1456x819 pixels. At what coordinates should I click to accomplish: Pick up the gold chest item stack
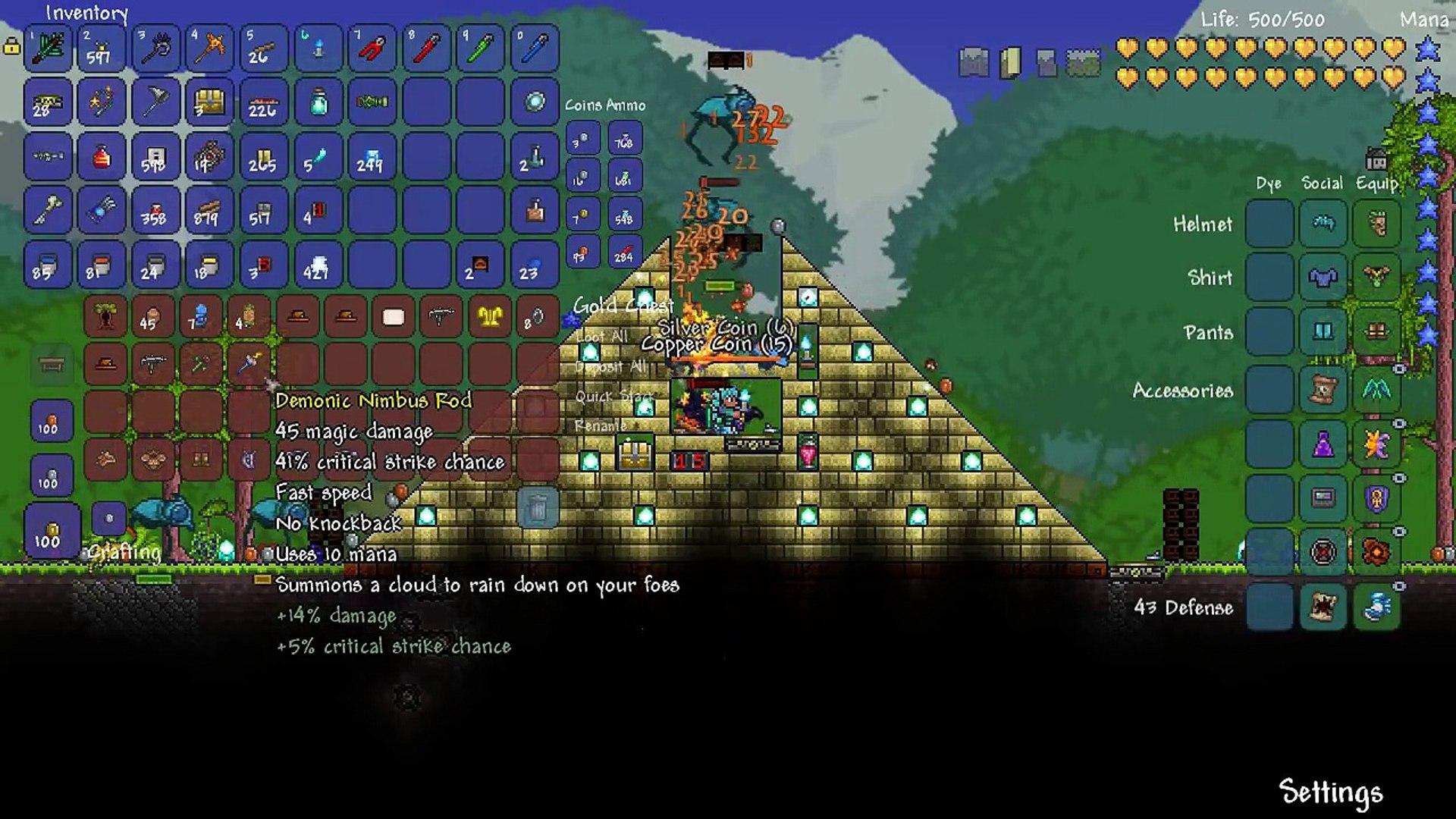[209, 102]
